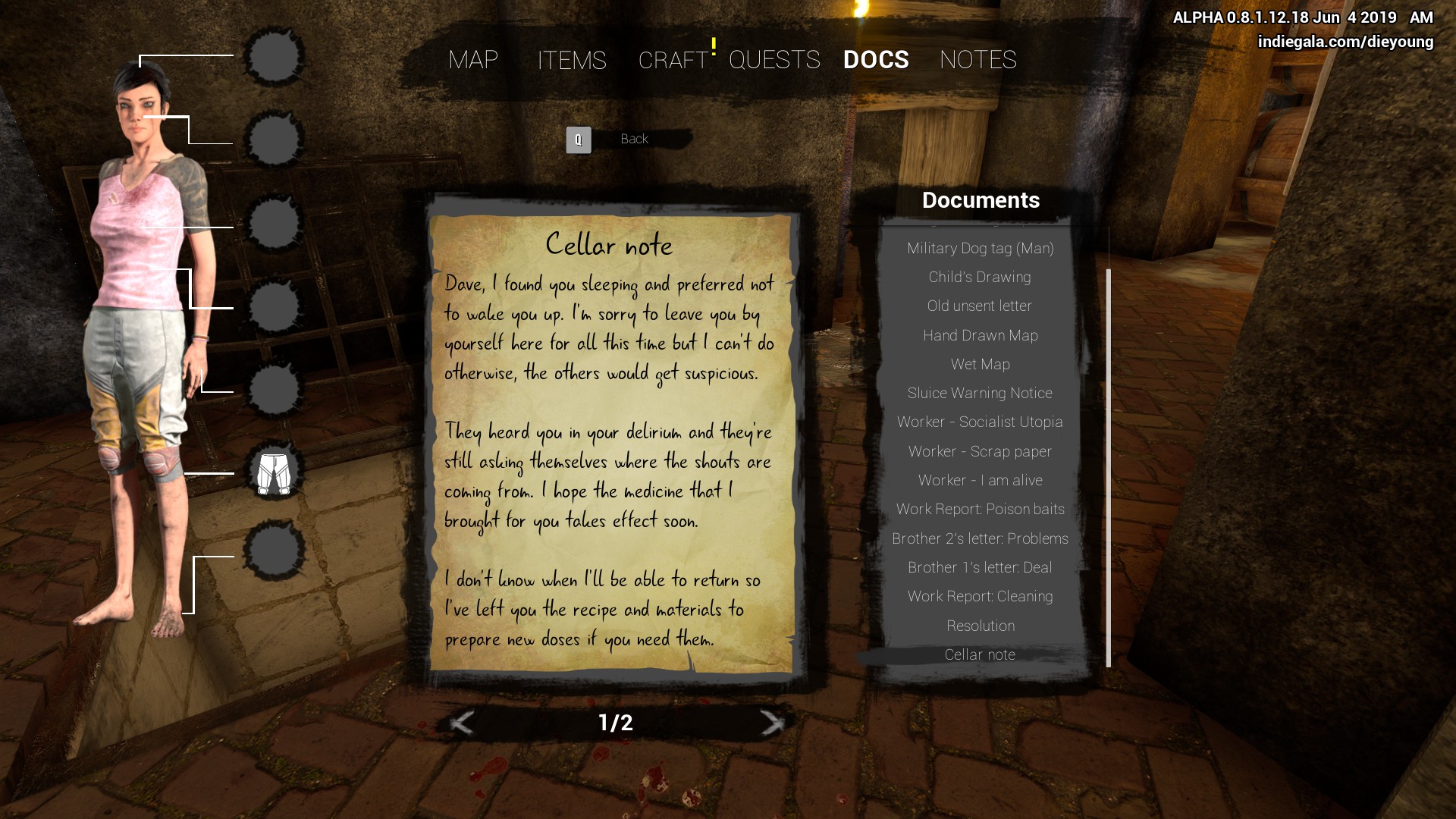Choose Work Report: Poison baits
This screenshot has width=1456, height=819.
point(980,510)
